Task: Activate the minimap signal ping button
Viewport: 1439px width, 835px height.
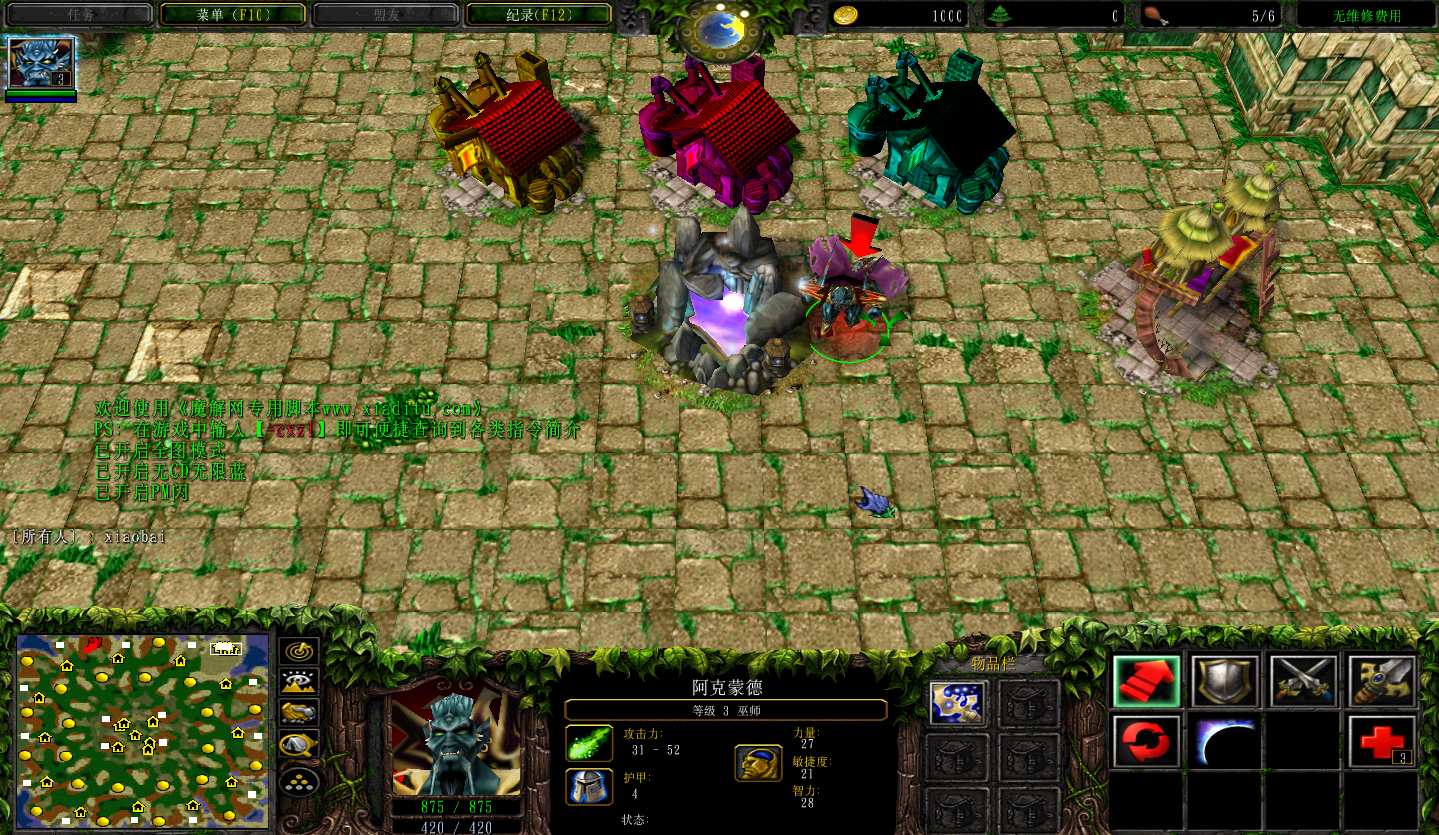Action: coord(299,652)
